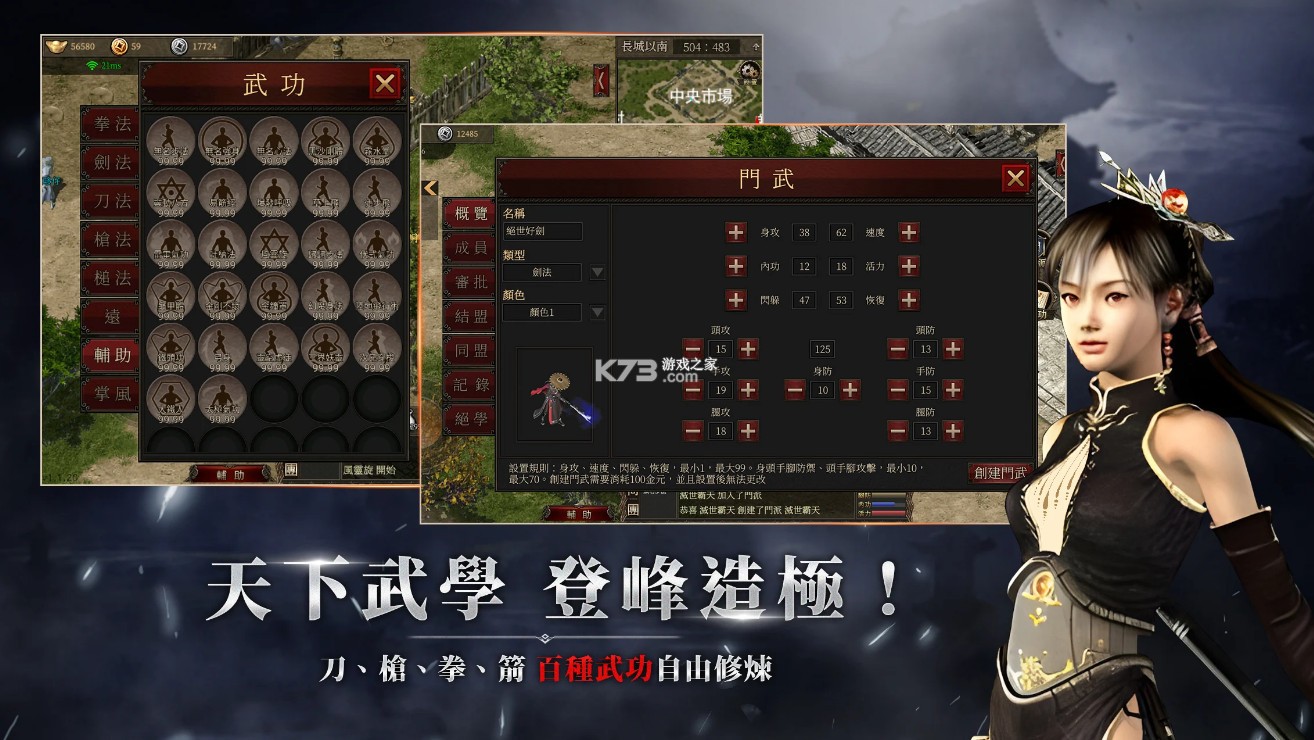Increase 身攻 using its plus stepper
This screenshot has height=740, width=1314.
point(736,231)
